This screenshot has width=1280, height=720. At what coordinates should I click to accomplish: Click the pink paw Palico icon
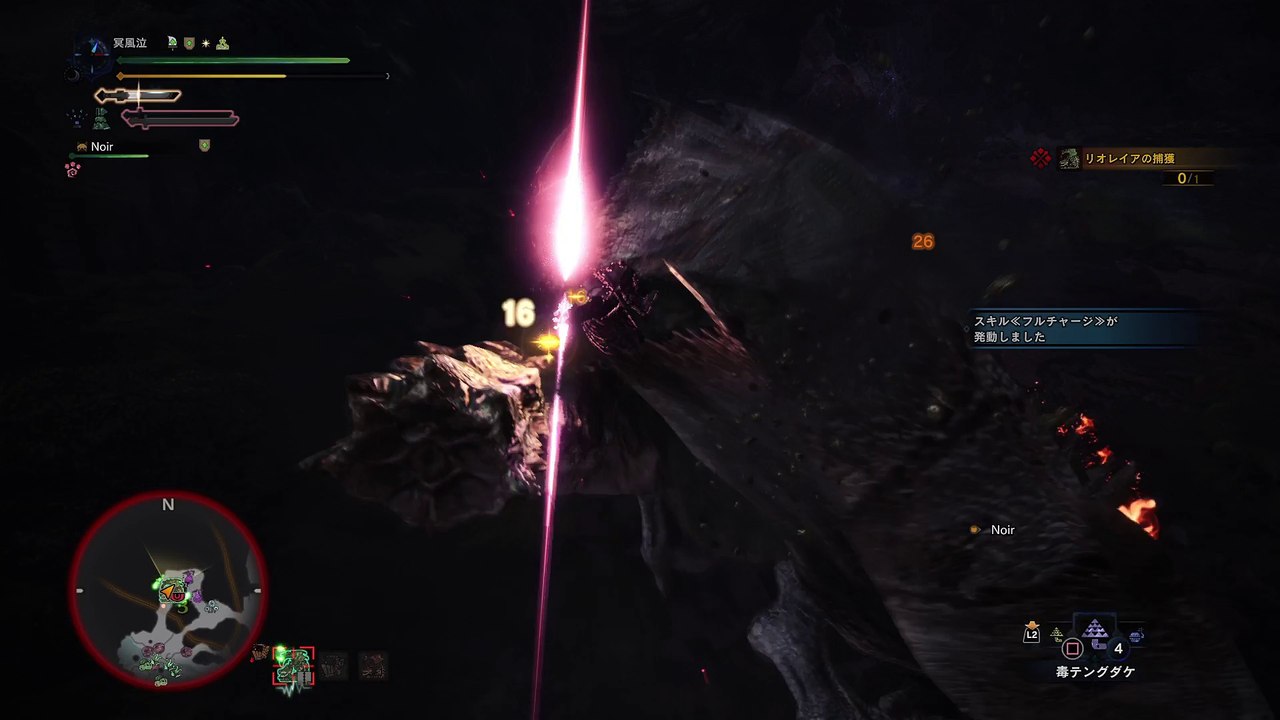[x=73, y=170]
